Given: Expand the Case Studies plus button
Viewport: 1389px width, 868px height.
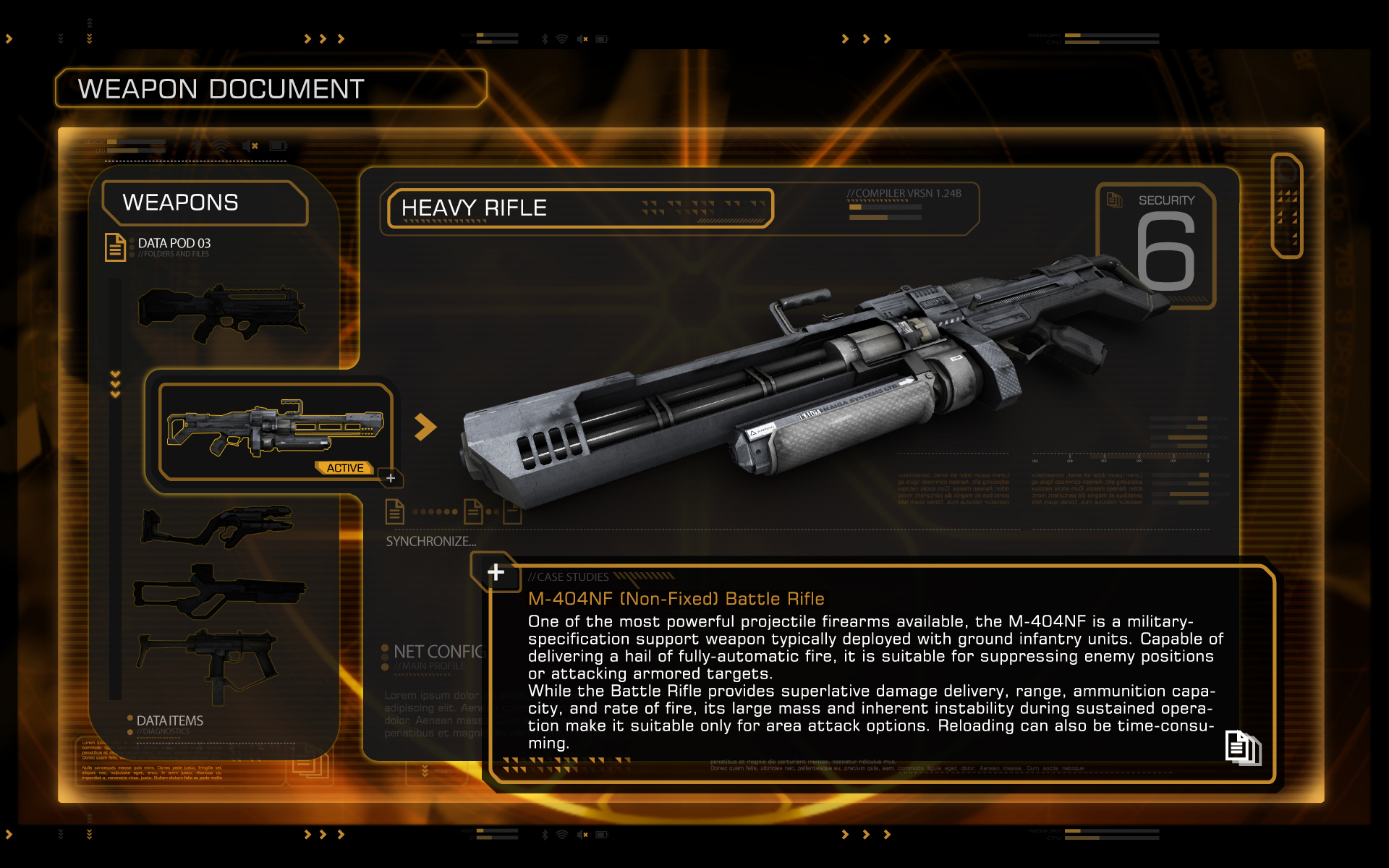Looking at the screenshot, I should pos(496,572).
